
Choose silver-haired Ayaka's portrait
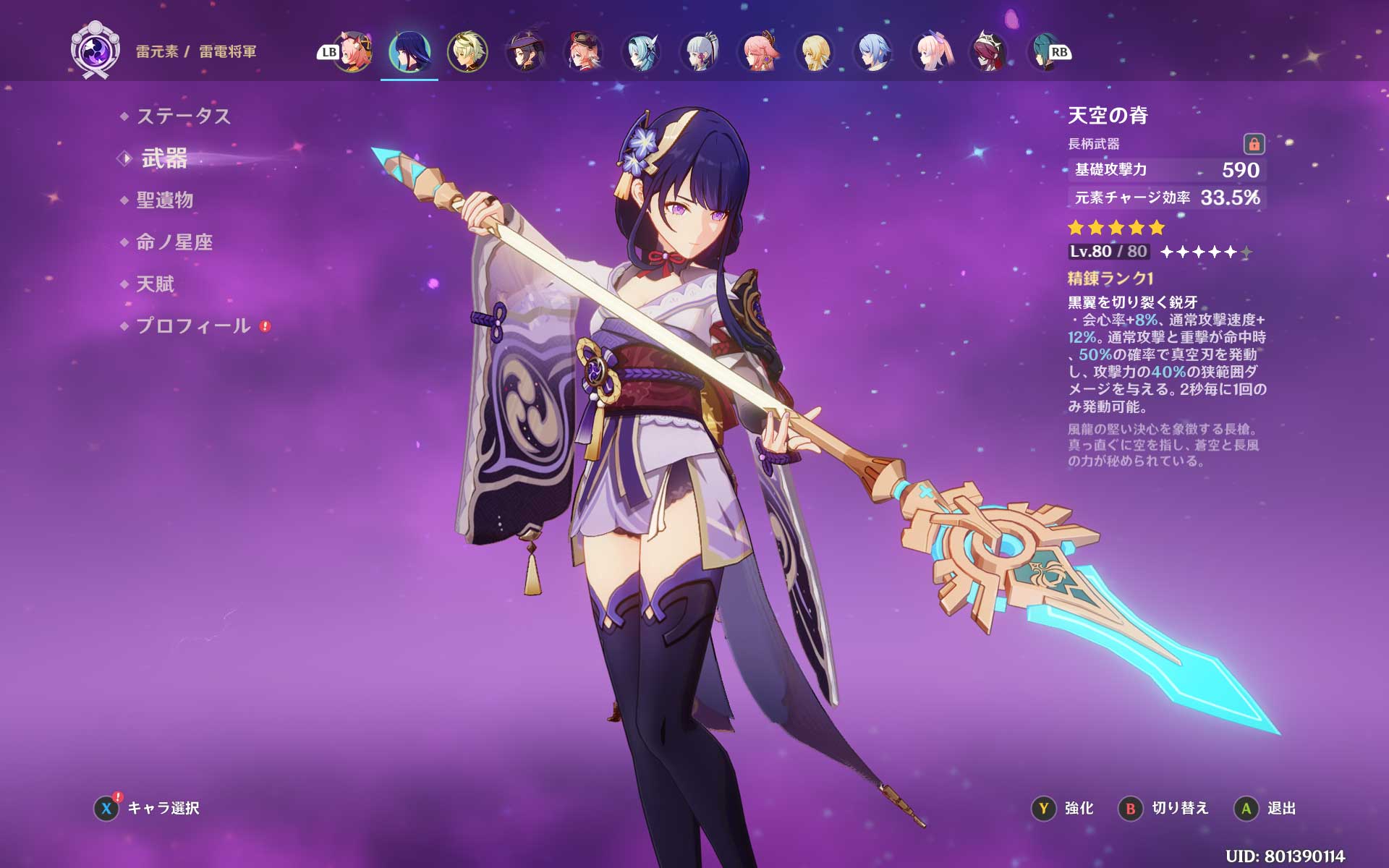(700, 51)
